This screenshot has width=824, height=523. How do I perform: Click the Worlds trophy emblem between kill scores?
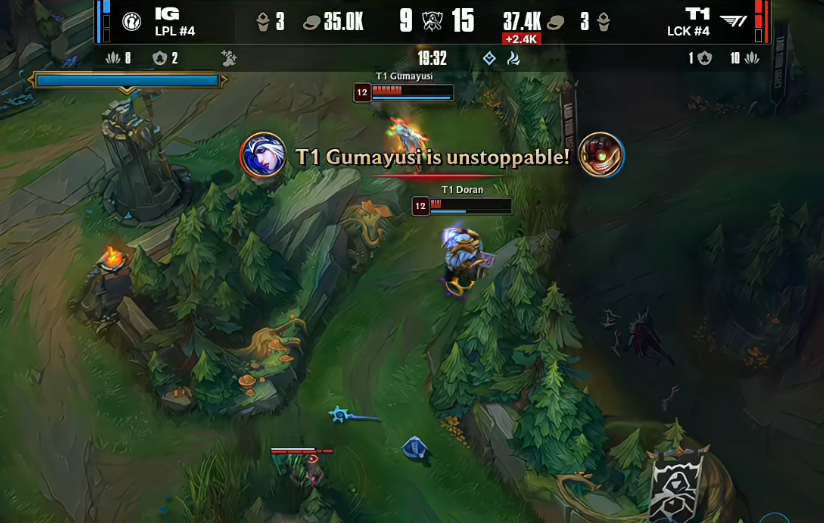pos(434,21)
